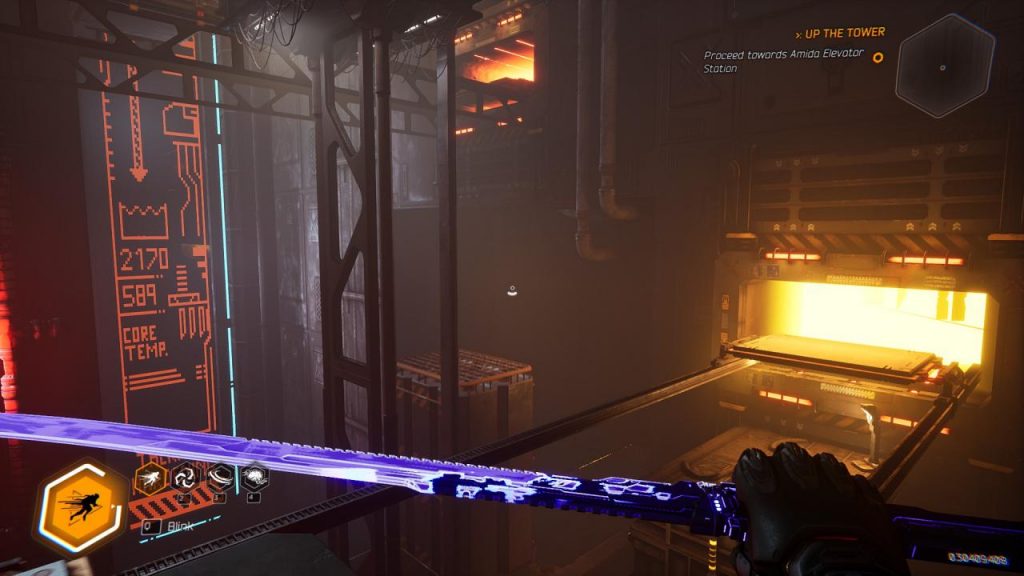Click the Amida Elevator Station objective text
This screenshot has height=576, width=1024.
click(x=780, y=62)
